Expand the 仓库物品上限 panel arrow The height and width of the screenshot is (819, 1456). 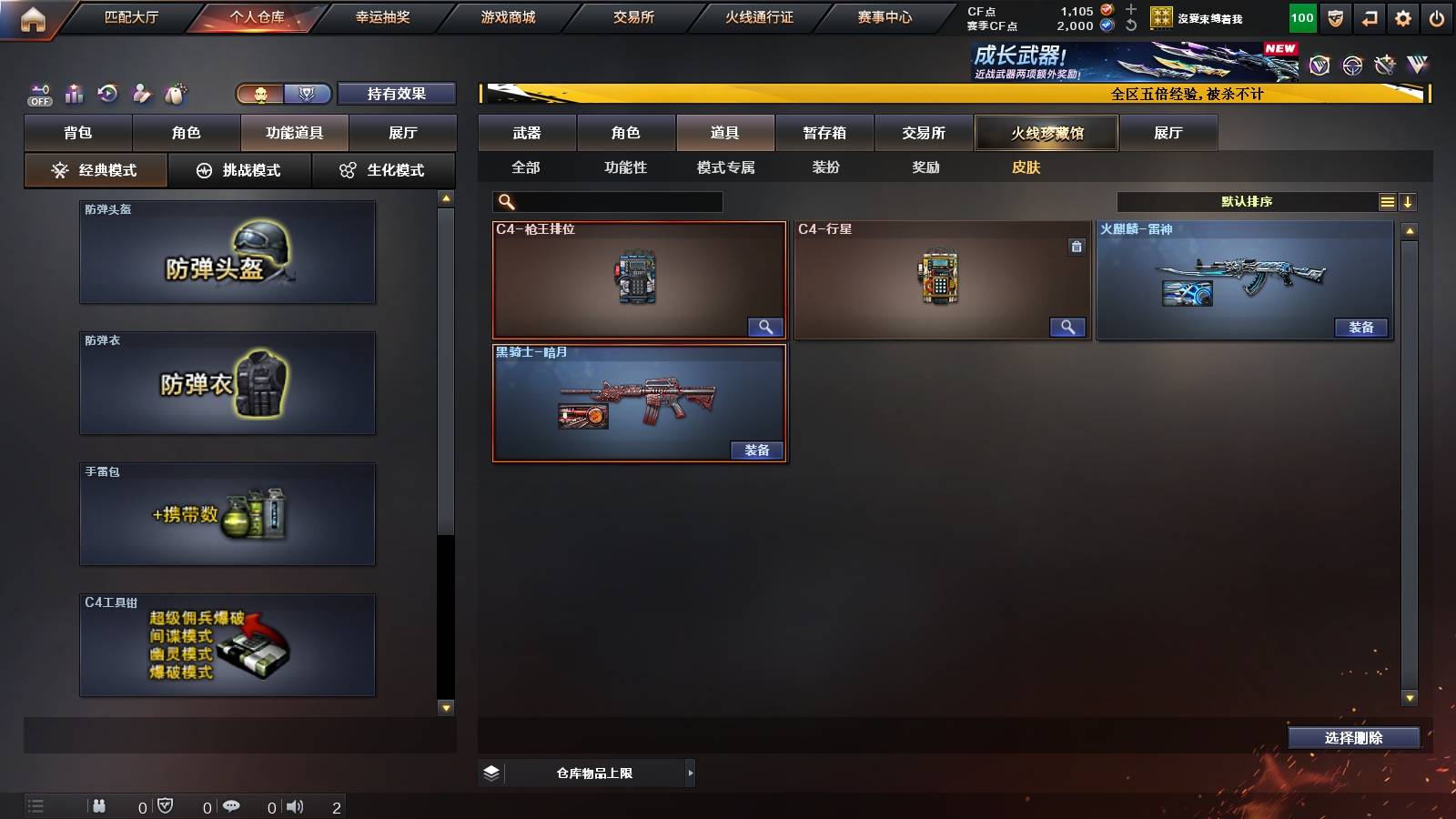pos(690,773)
